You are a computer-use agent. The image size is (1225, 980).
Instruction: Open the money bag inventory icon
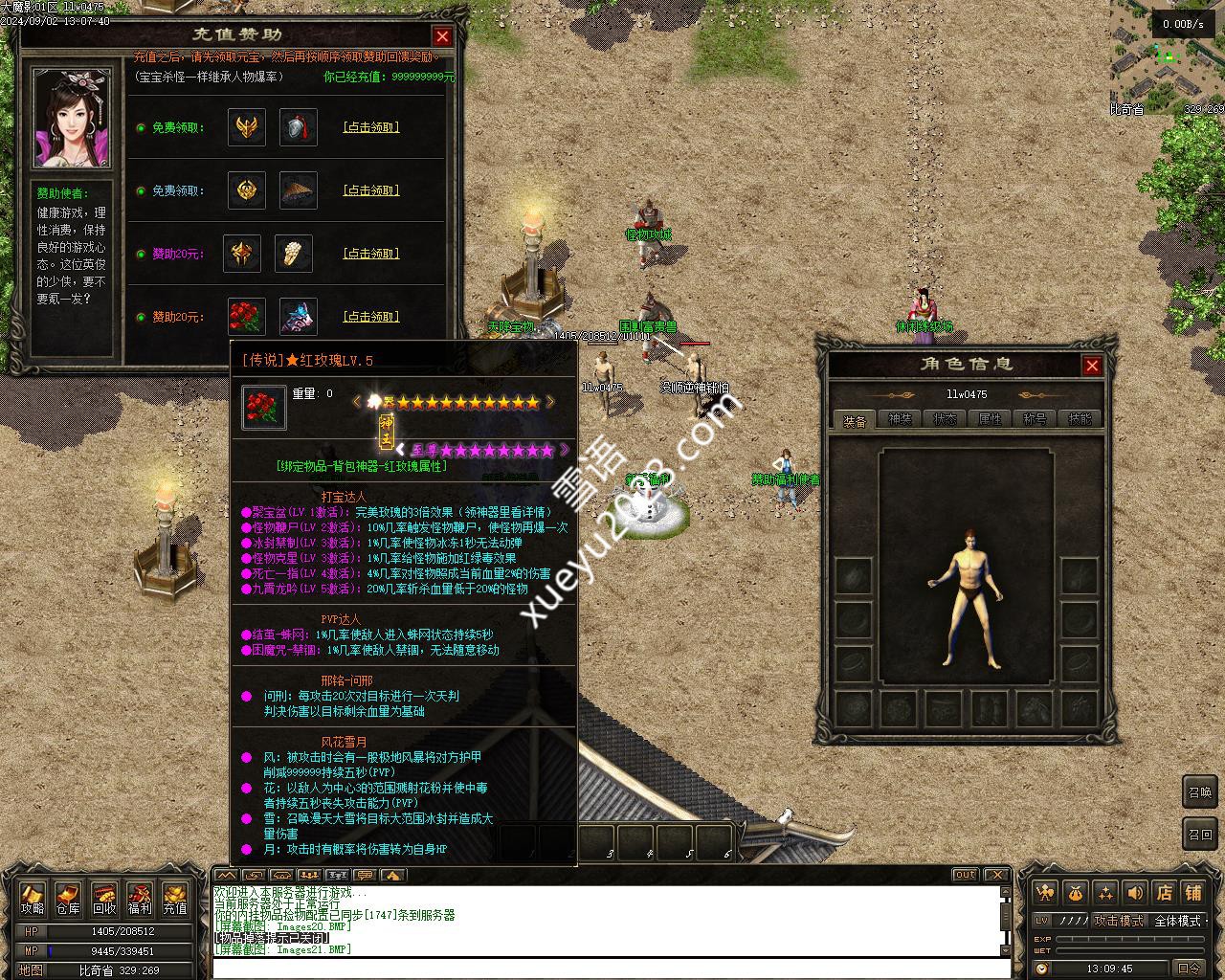click(x=1076, y=893)
